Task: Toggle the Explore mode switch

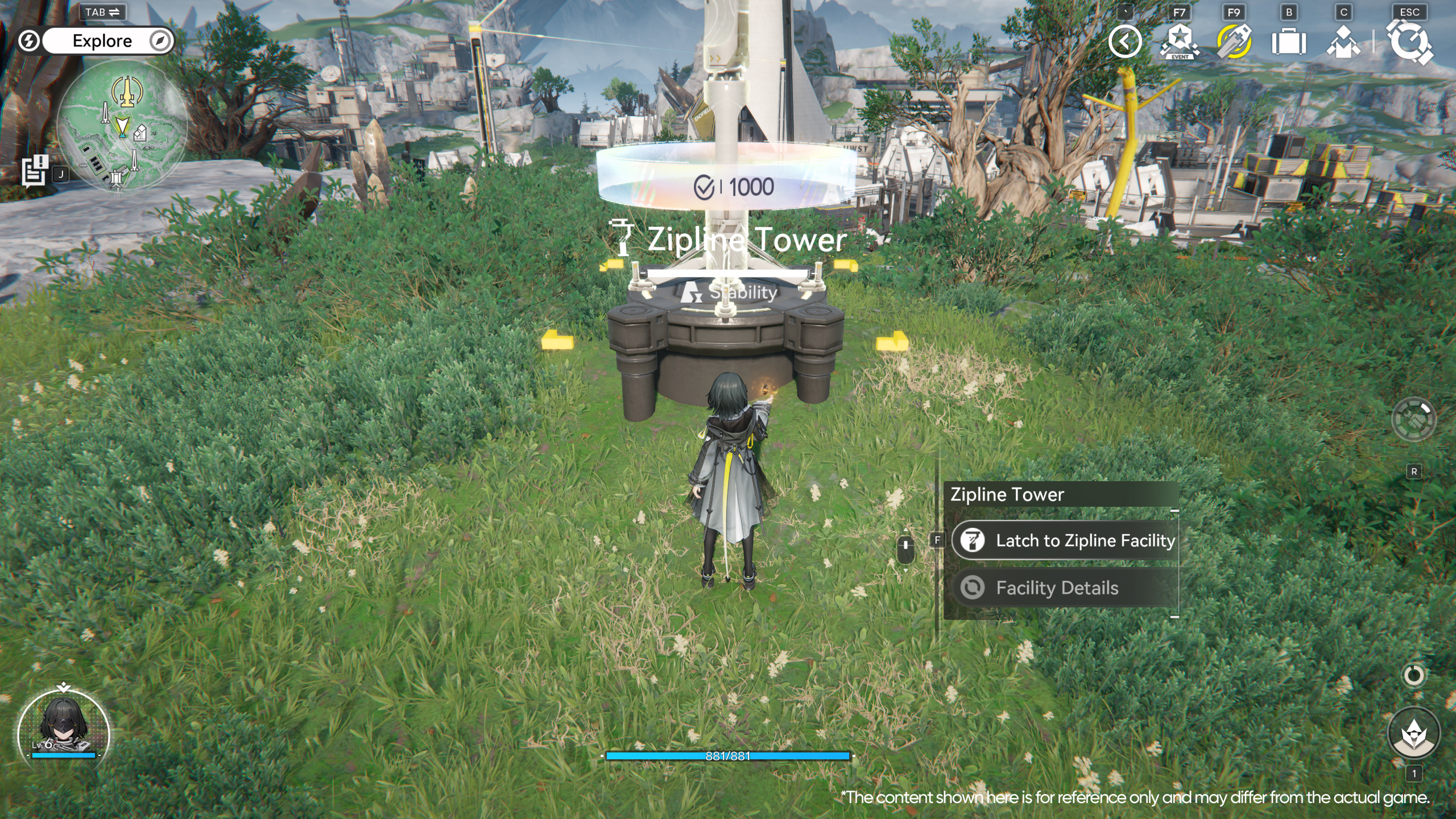Action: [102, 41]
